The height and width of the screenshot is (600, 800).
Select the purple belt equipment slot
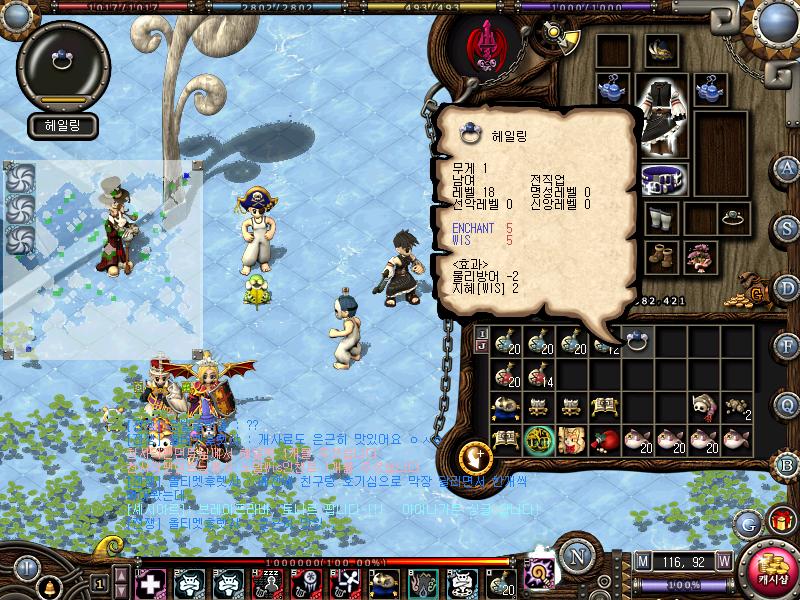pos(663,181)
